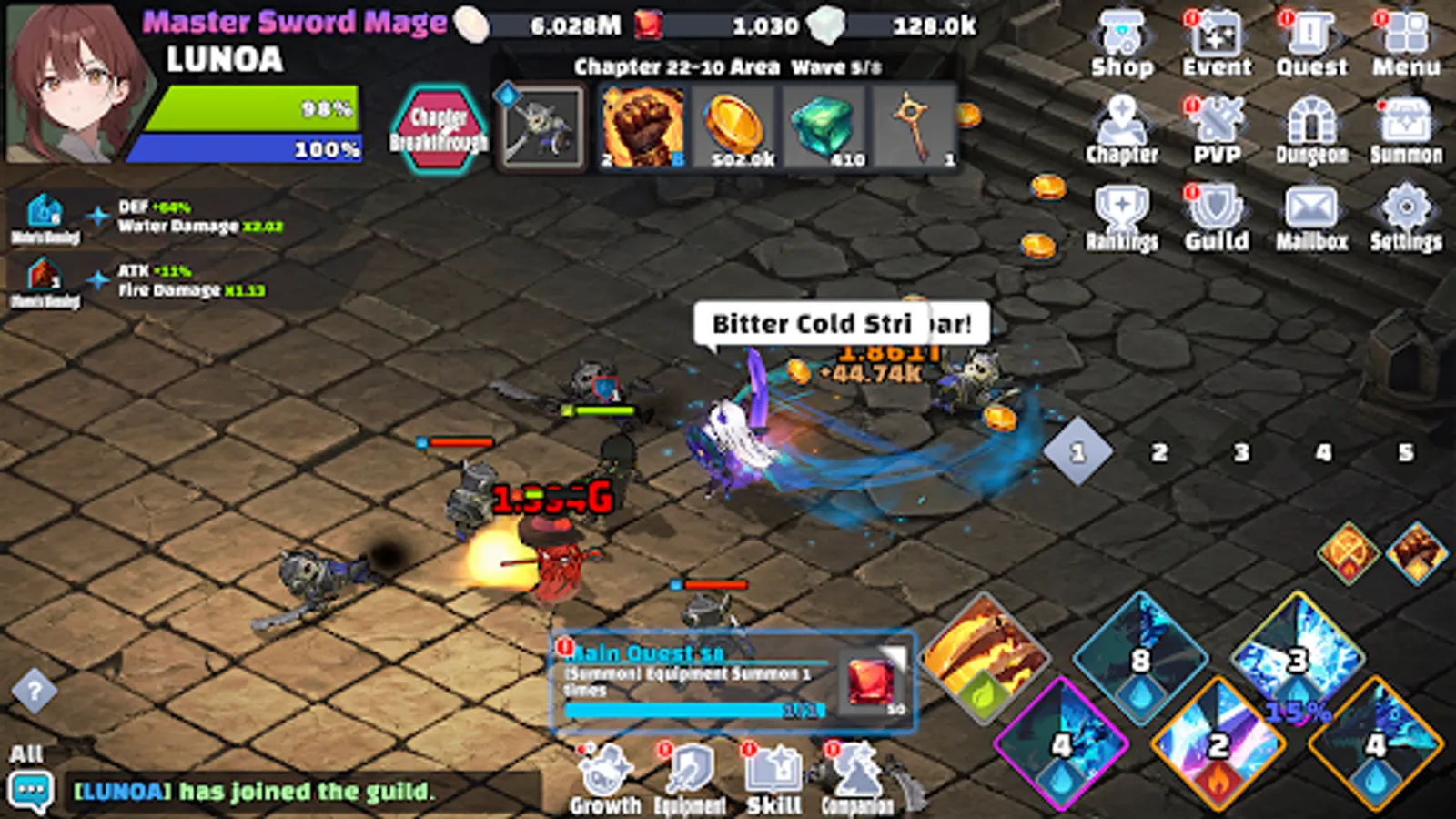The height and width of the screenshot is (819, 1456).
Task: Open the Shop
Action: 1122,36
